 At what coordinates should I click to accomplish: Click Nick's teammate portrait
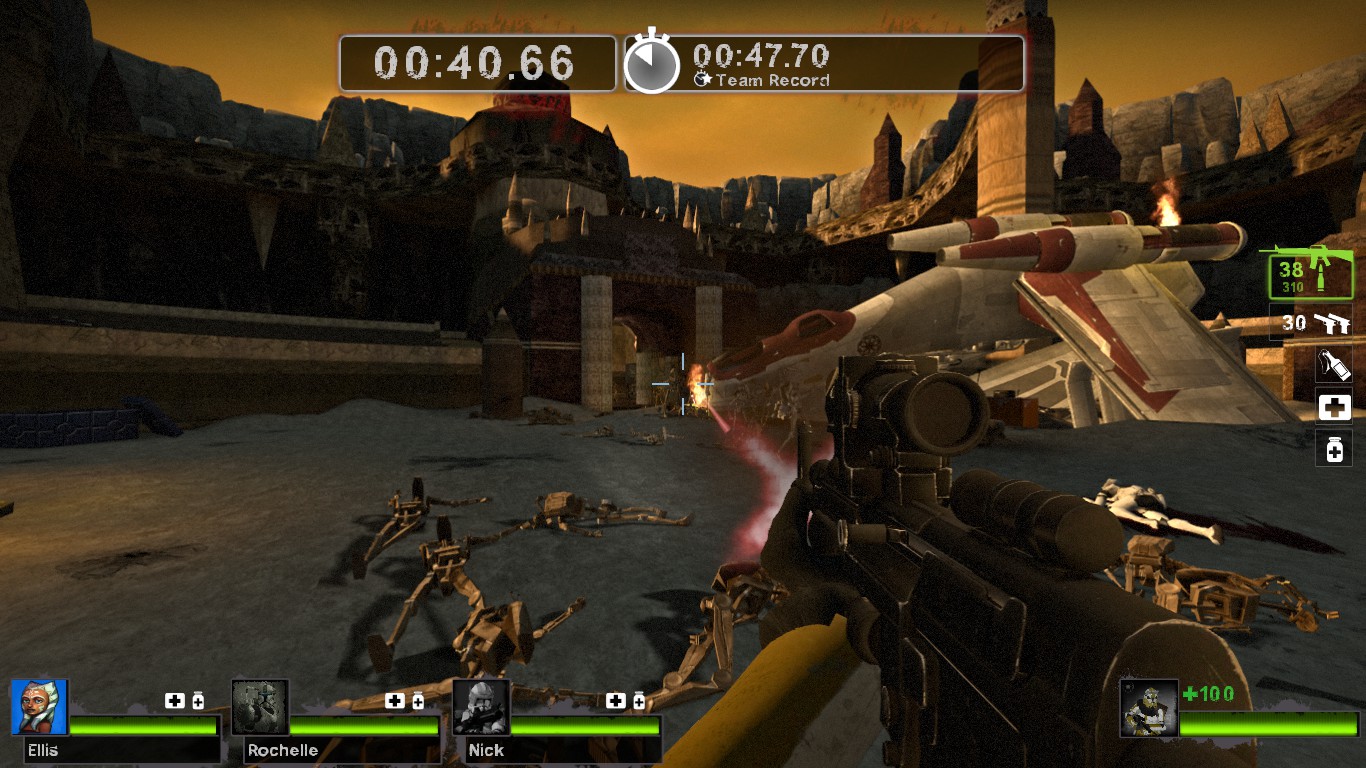click(x=481, y=707)
